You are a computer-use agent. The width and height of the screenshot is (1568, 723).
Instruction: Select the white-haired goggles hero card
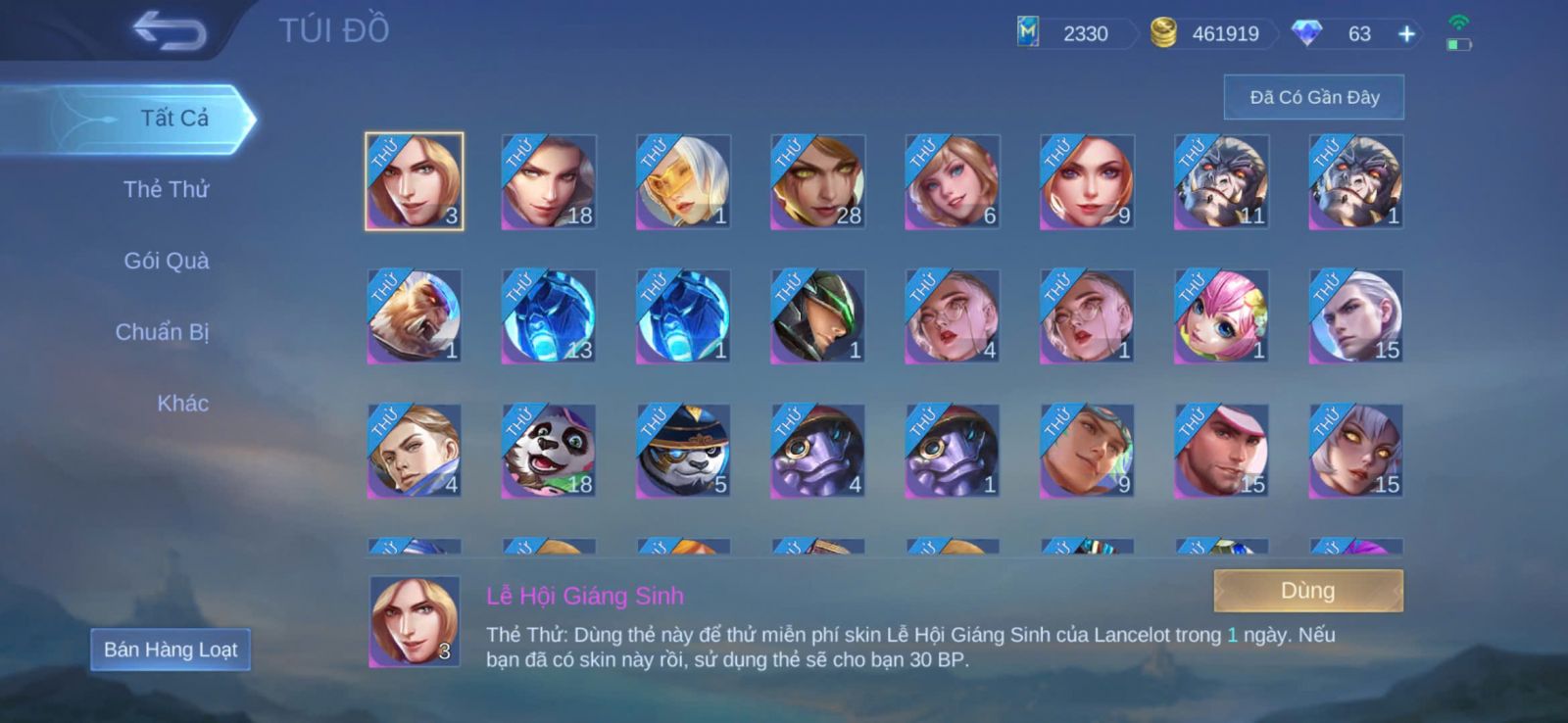click(683, 182)
